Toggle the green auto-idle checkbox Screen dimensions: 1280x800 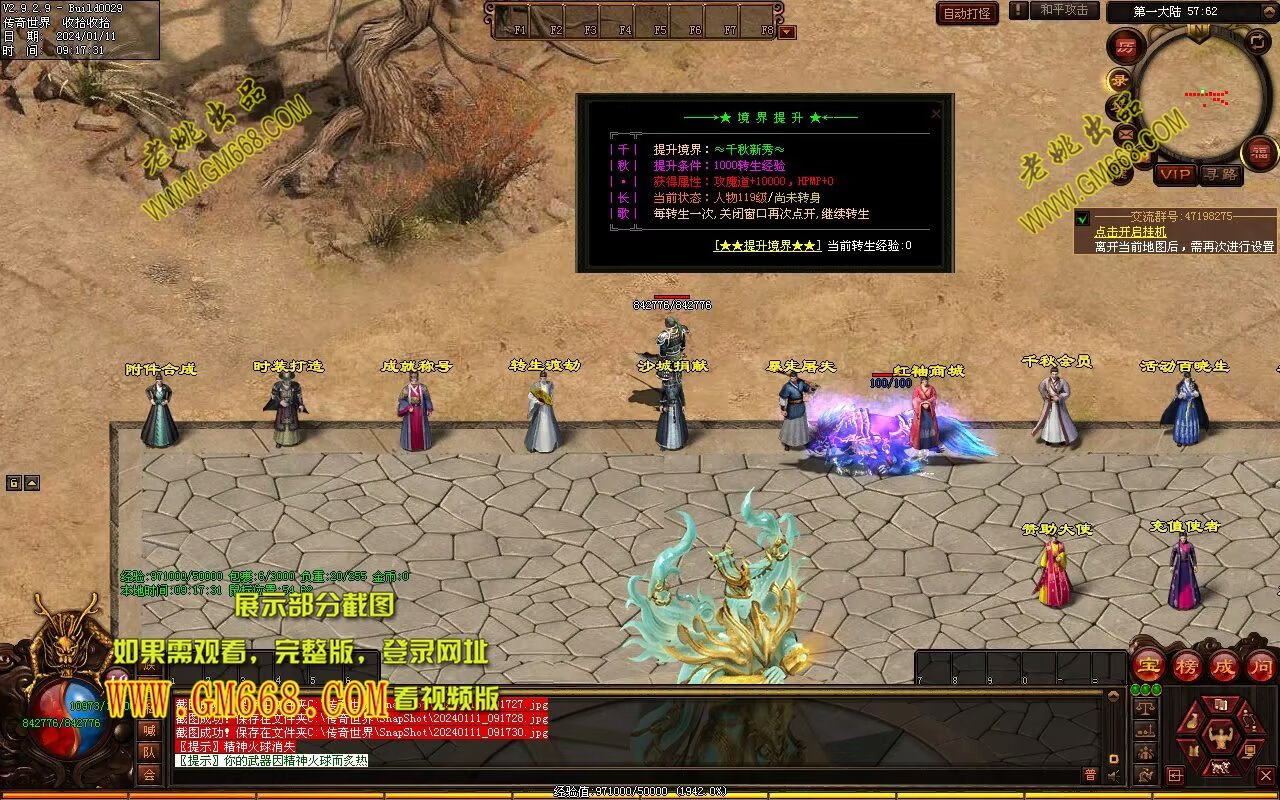pyautogui.click(x=1082, y=218)
